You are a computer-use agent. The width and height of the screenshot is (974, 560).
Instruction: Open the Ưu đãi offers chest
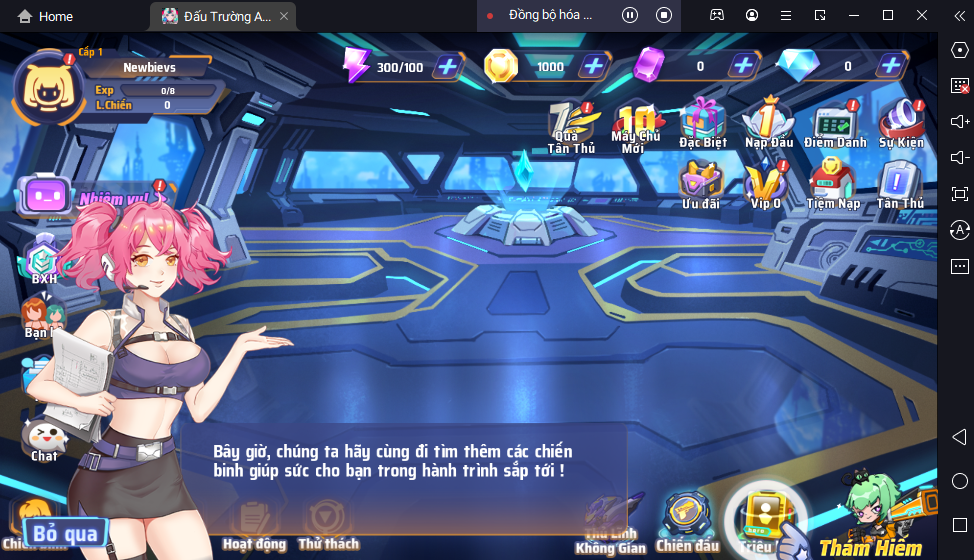(x=701, y=183)
